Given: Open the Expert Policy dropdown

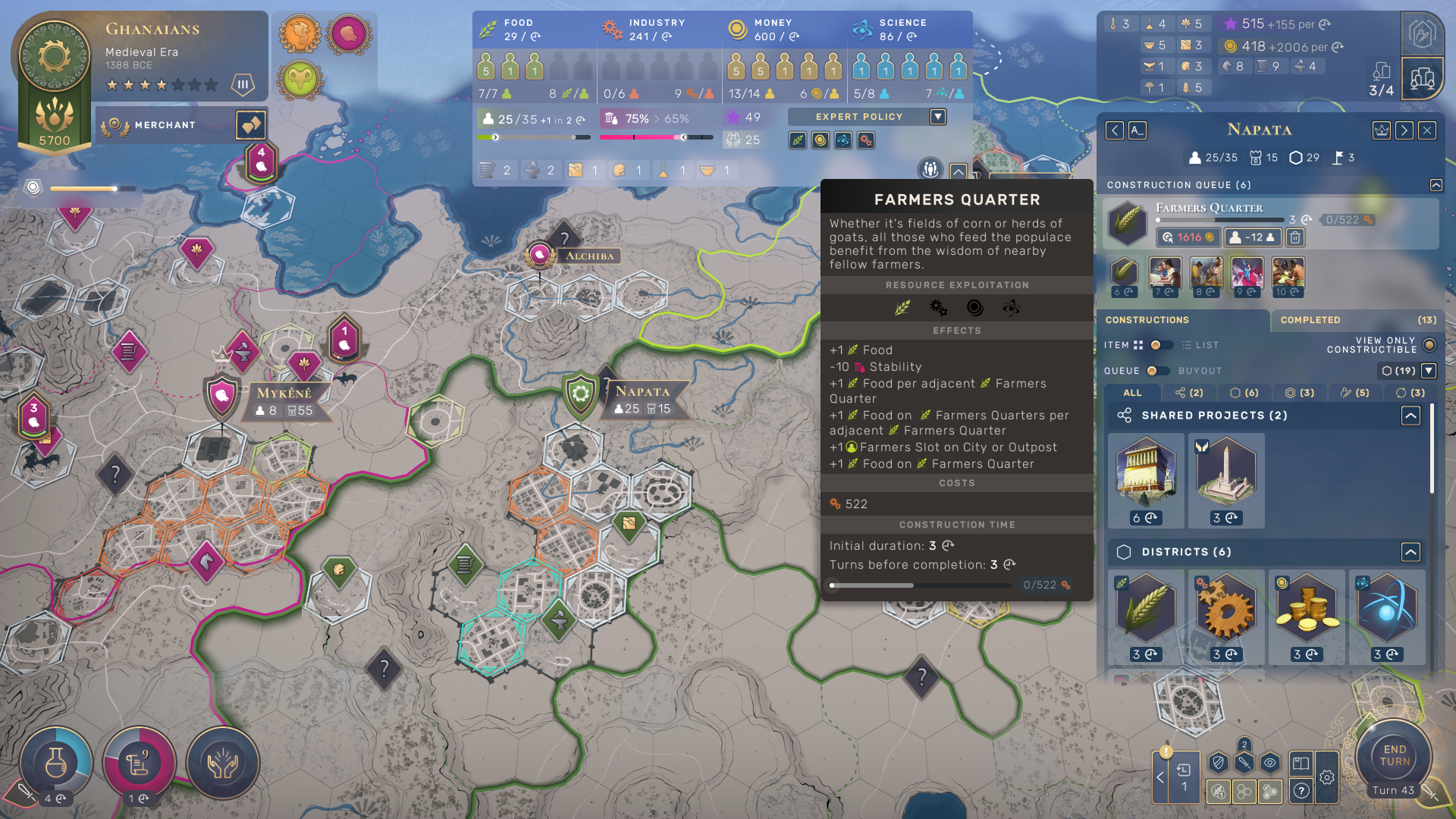Looking at the screenshot, I should point(938,117).
